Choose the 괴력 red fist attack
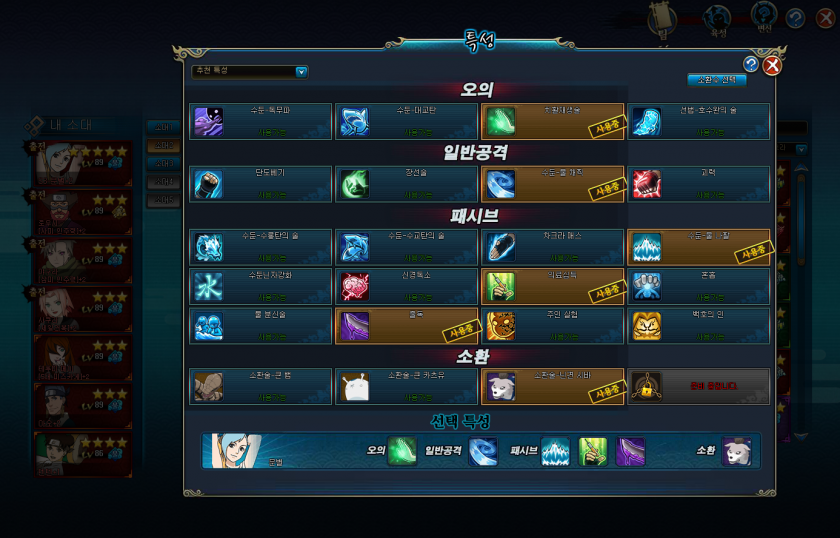840x538 pixels. [699, 184]
